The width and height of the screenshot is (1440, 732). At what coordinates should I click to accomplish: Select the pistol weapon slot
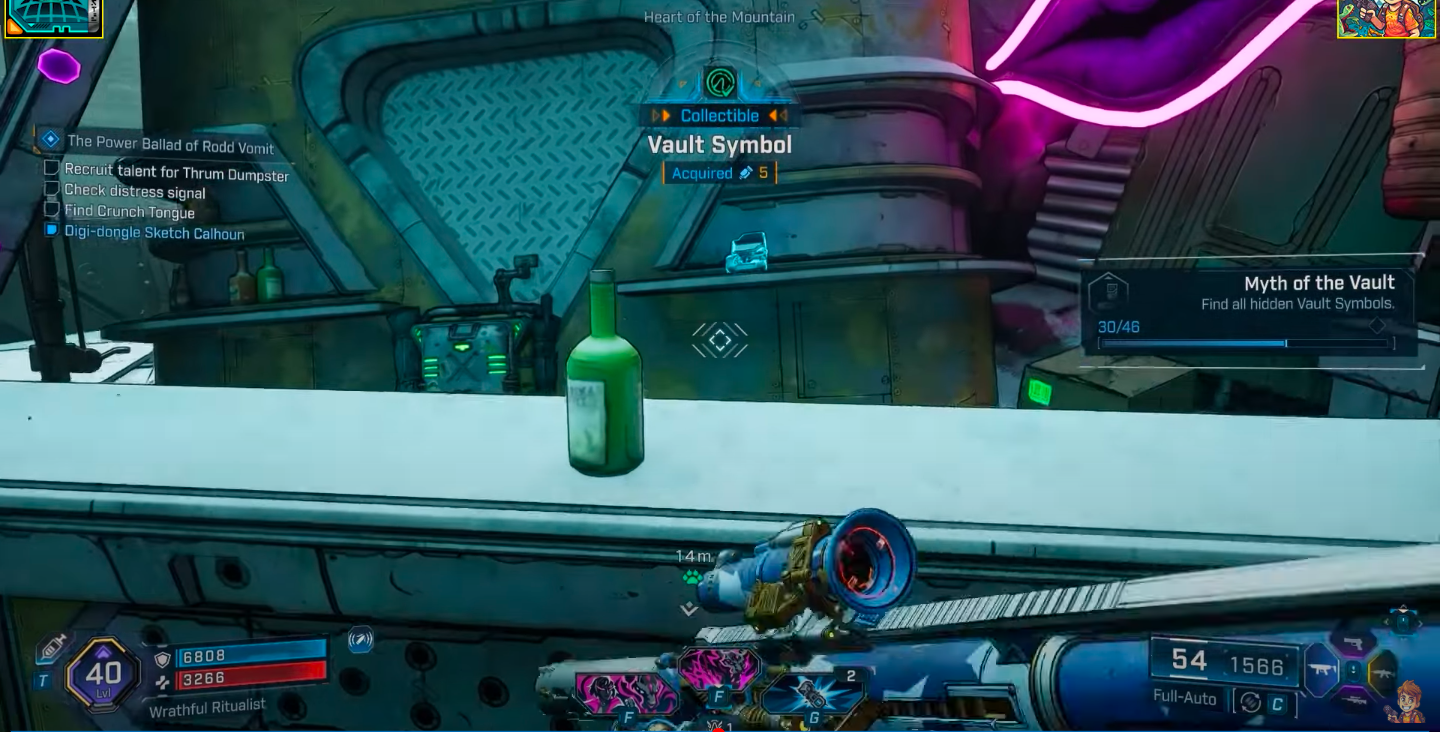1352,643
